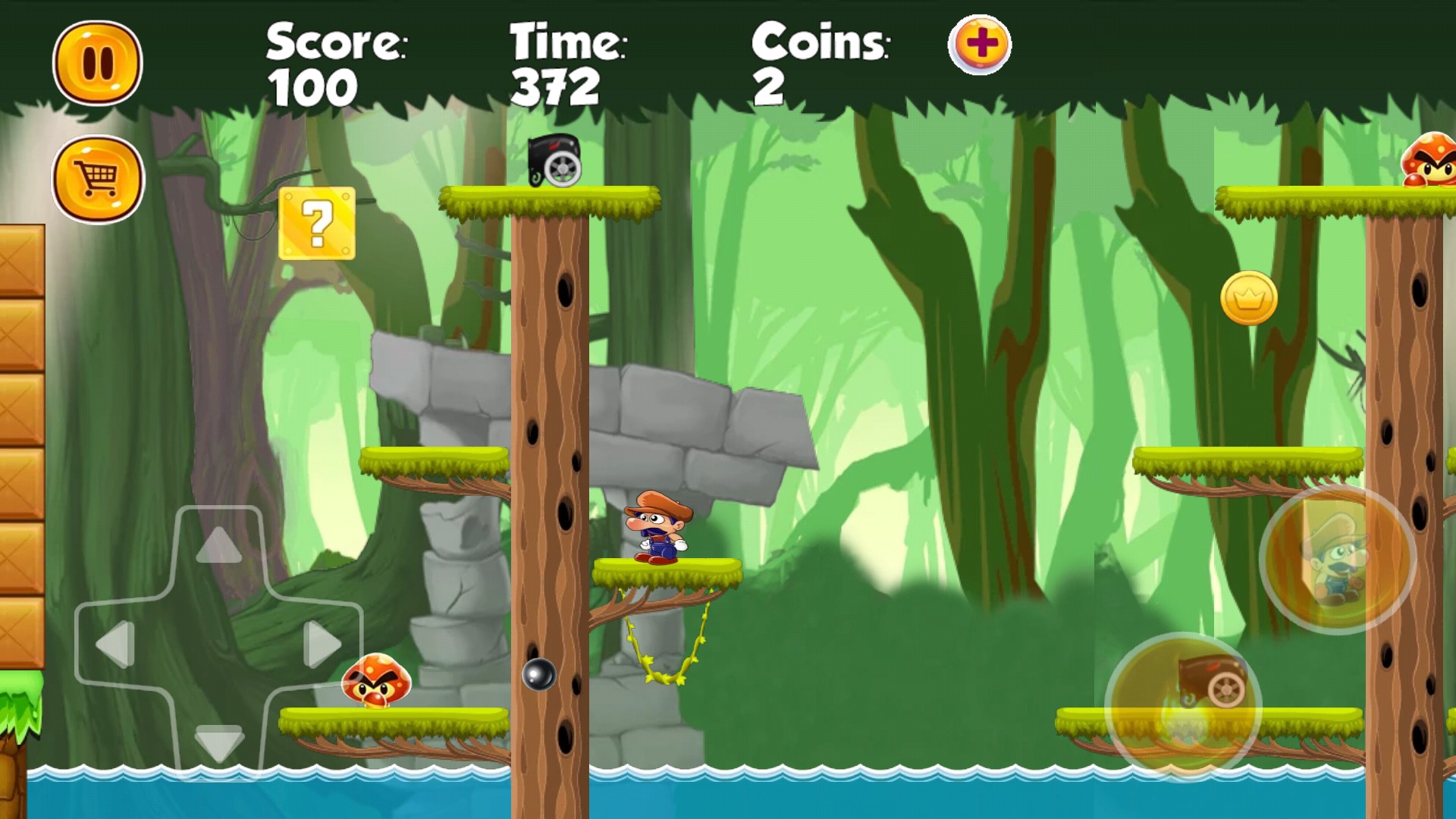Tap the D-pad down arrow
Screen dimensions: 1456x819
tap(219, 742)
